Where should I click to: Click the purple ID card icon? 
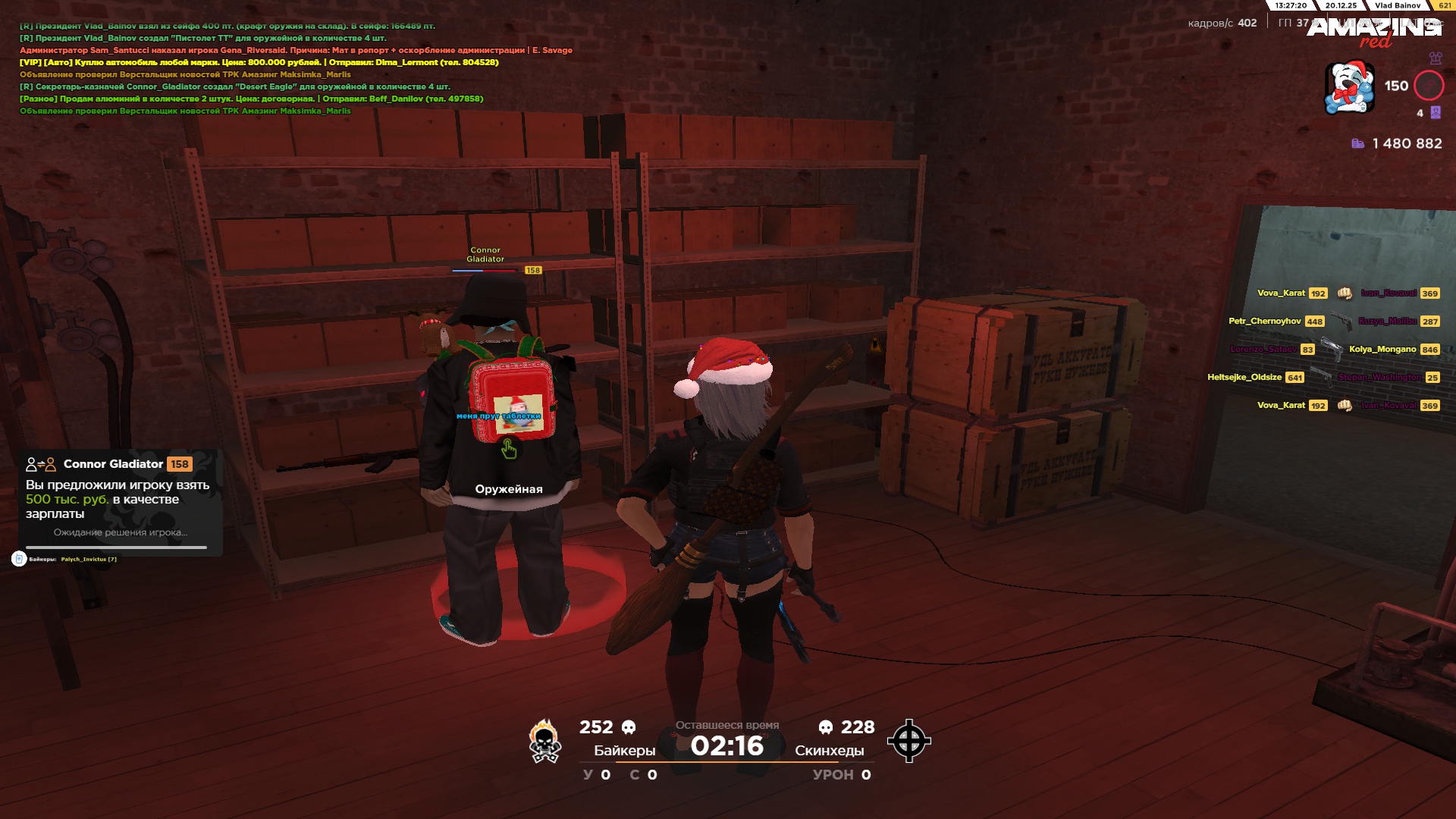[1436, 113]
